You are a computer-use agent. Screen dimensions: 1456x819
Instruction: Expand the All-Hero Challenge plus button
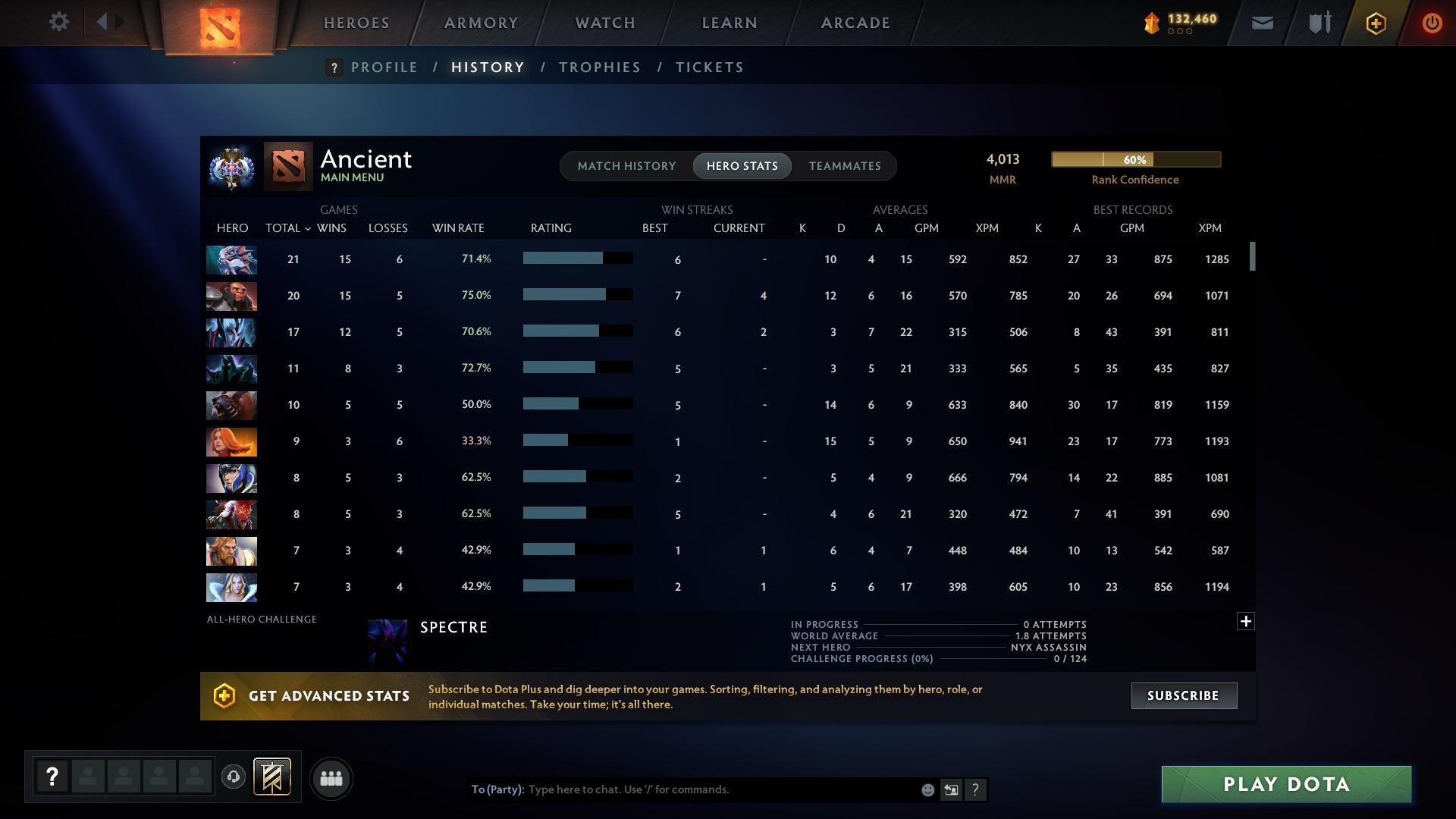(1246, 620)
